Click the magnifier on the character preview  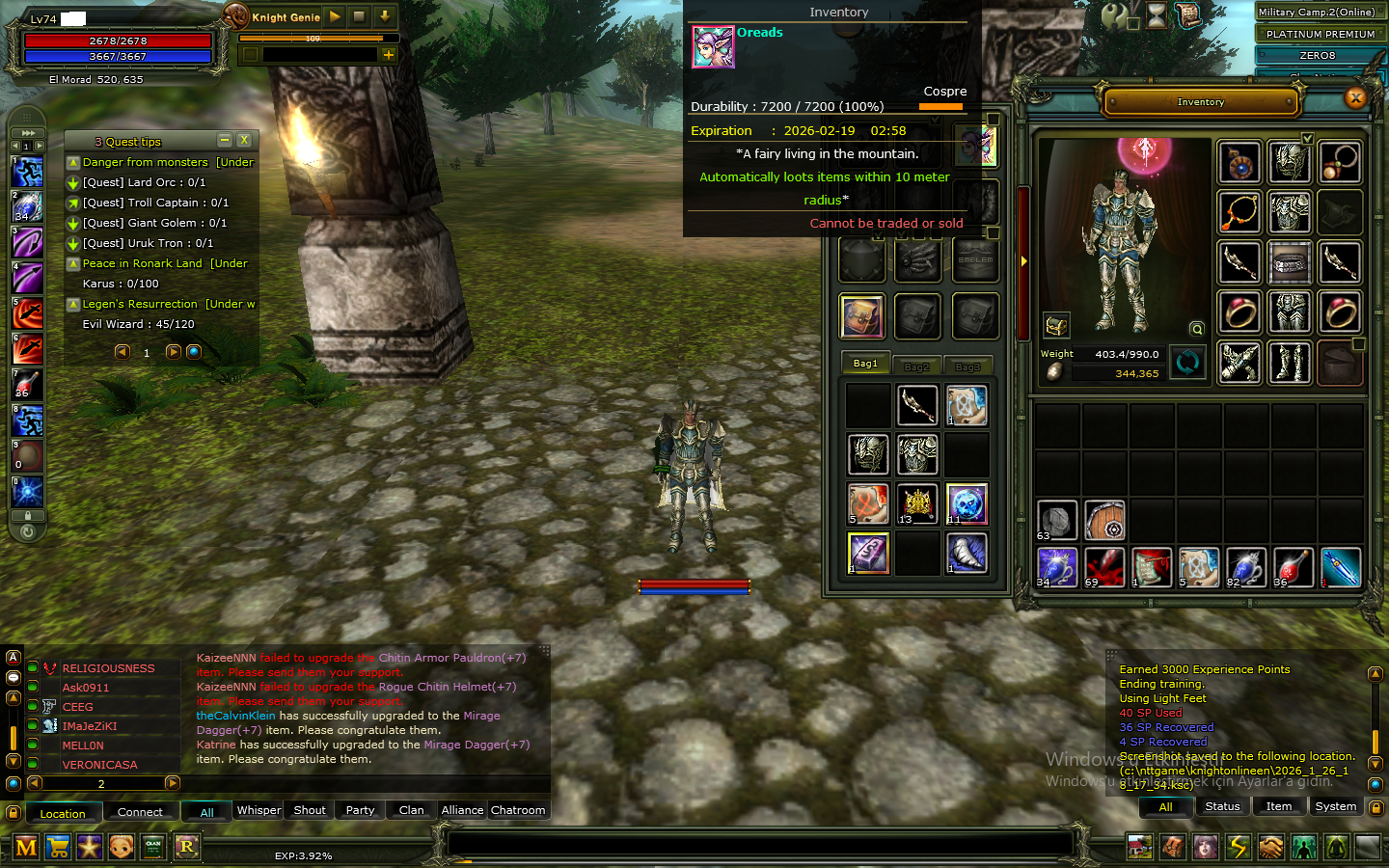[1197, 328]
